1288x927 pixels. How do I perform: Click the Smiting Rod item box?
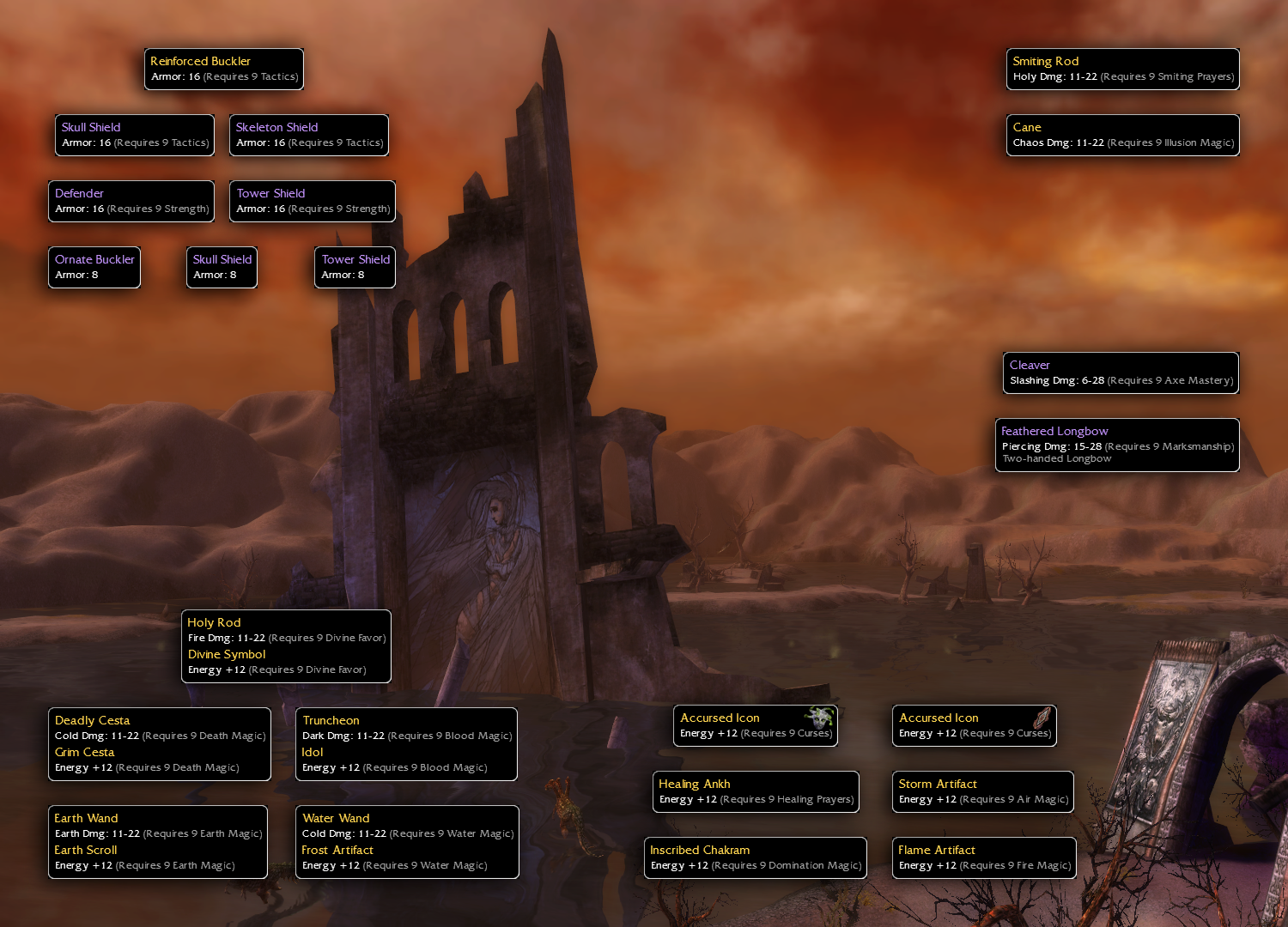point(1122,69)
